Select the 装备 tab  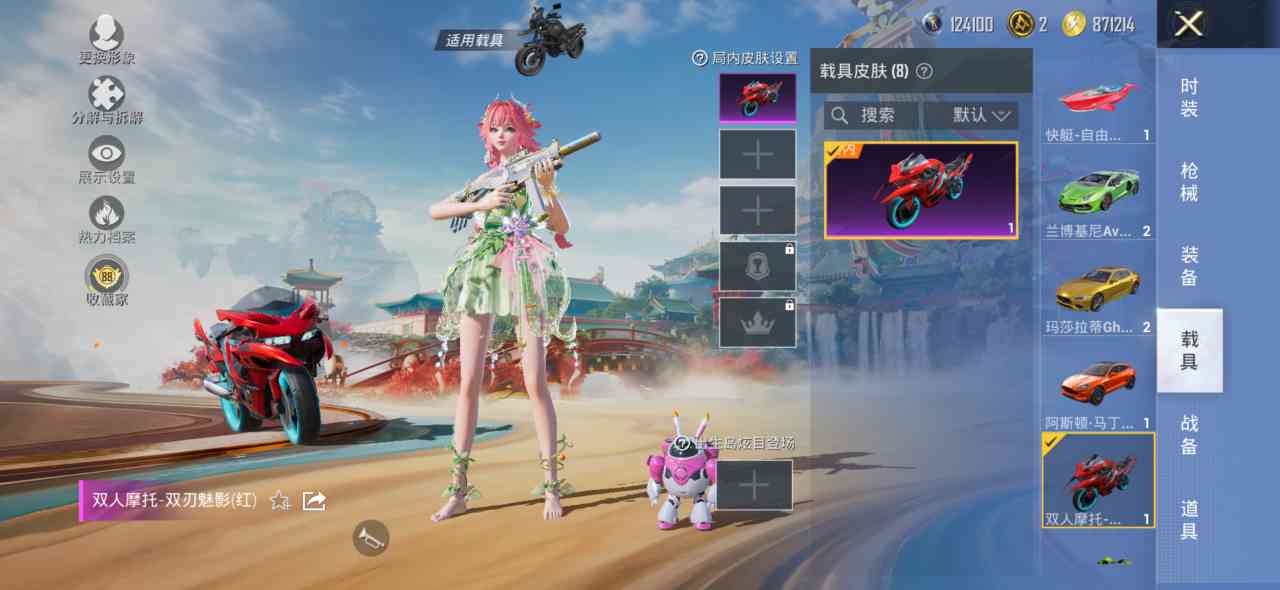pos(1188,266)
